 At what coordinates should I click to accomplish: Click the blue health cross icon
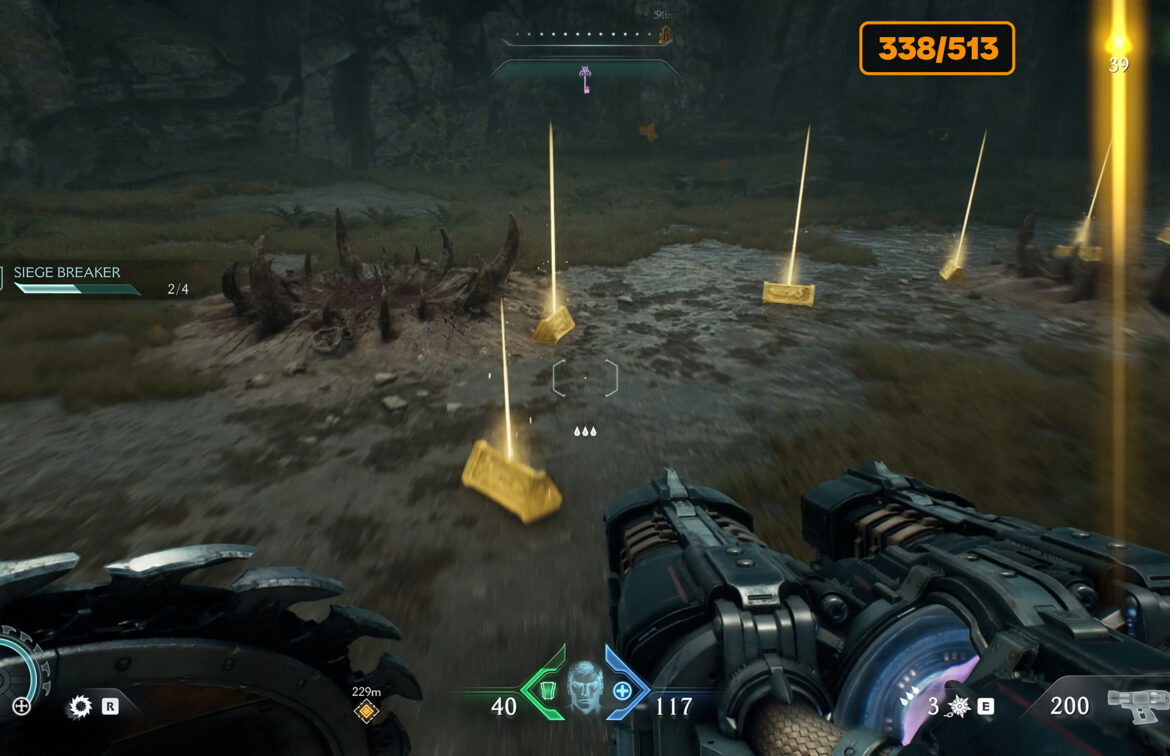622,690
